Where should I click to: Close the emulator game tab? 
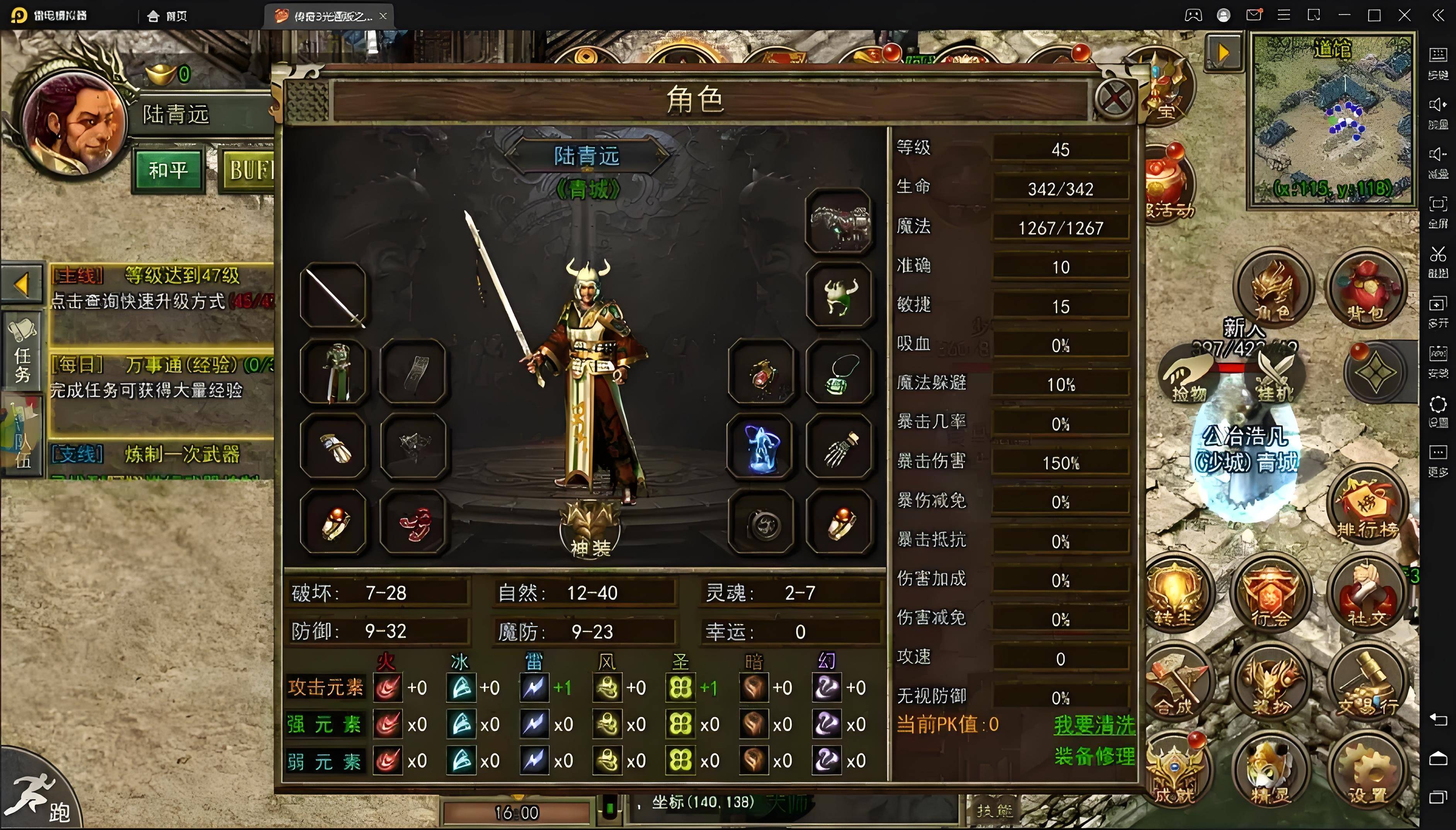pos(383,16)
